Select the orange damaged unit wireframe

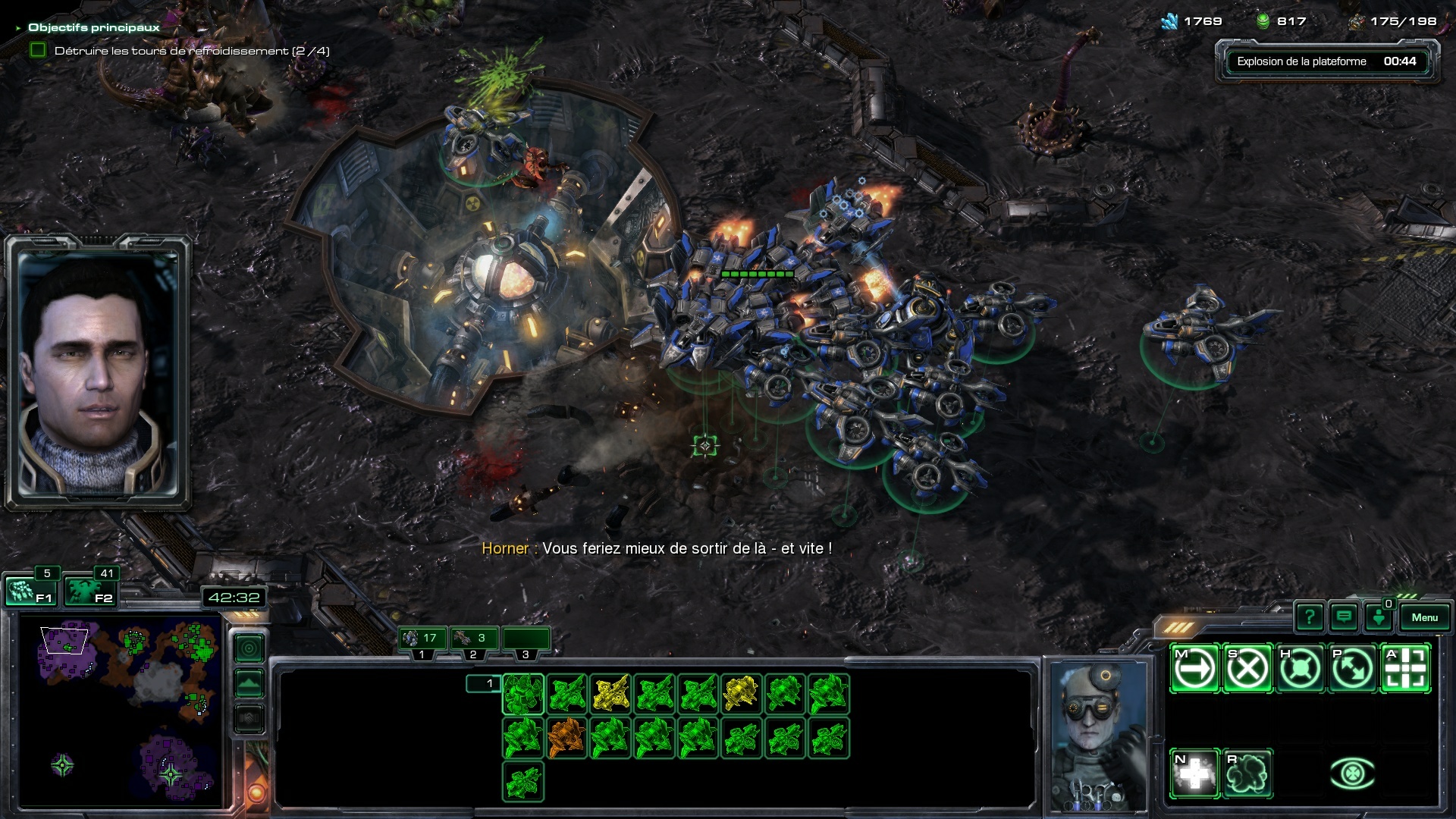pyautogui.click(x=566, y=738)
